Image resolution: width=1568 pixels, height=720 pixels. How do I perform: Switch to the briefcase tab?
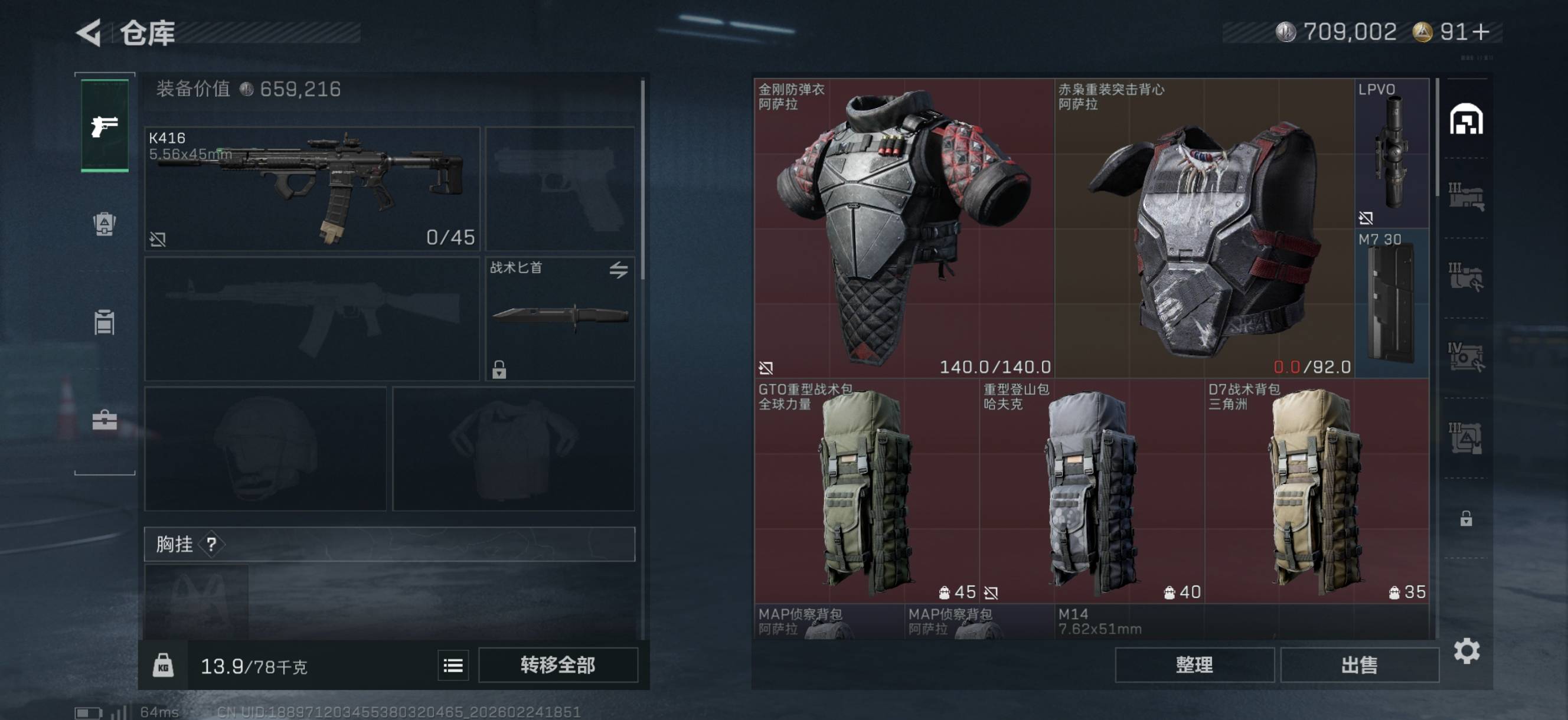click(x=104, y=420)
